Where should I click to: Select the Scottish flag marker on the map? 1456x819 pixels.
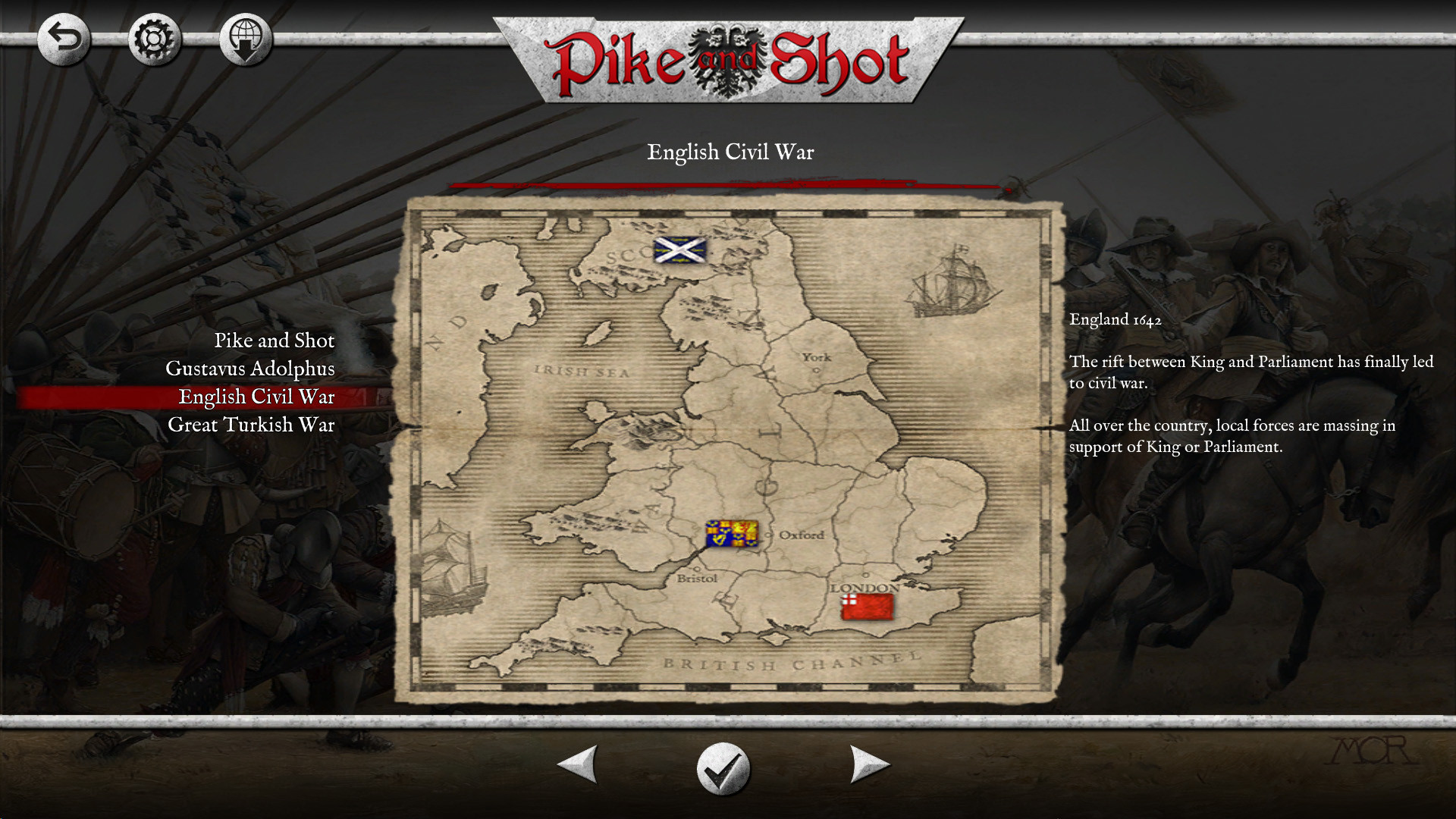681,250
